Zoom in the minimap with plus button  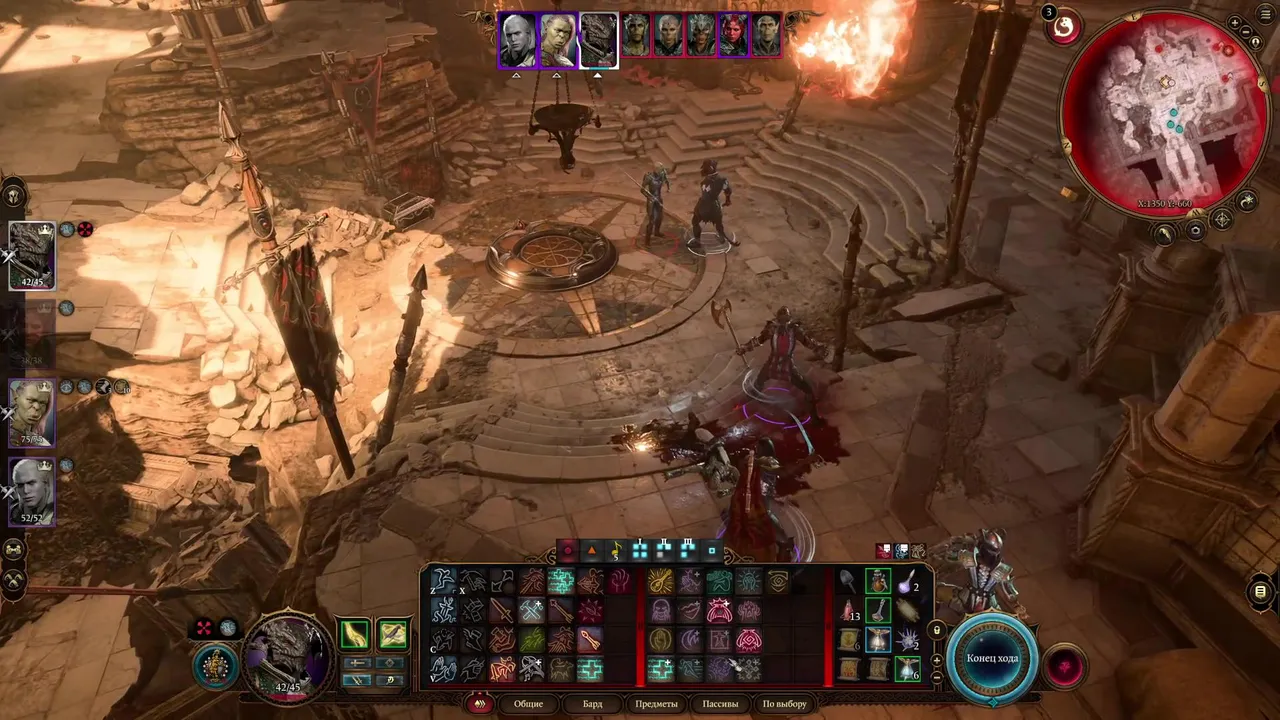(x=1236, y=23)
